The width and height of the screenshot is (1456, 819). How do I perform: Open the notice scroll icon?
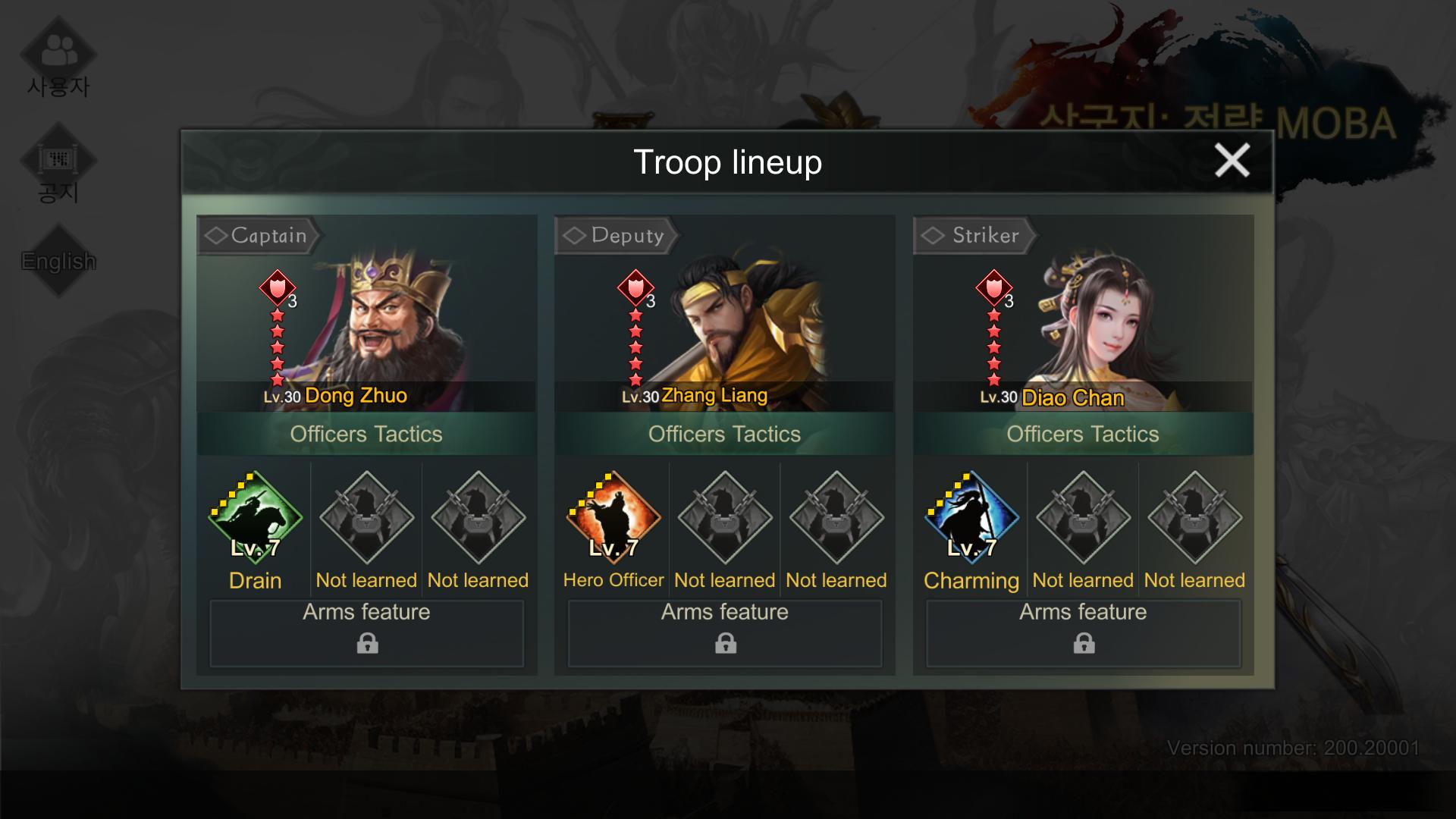58,161
